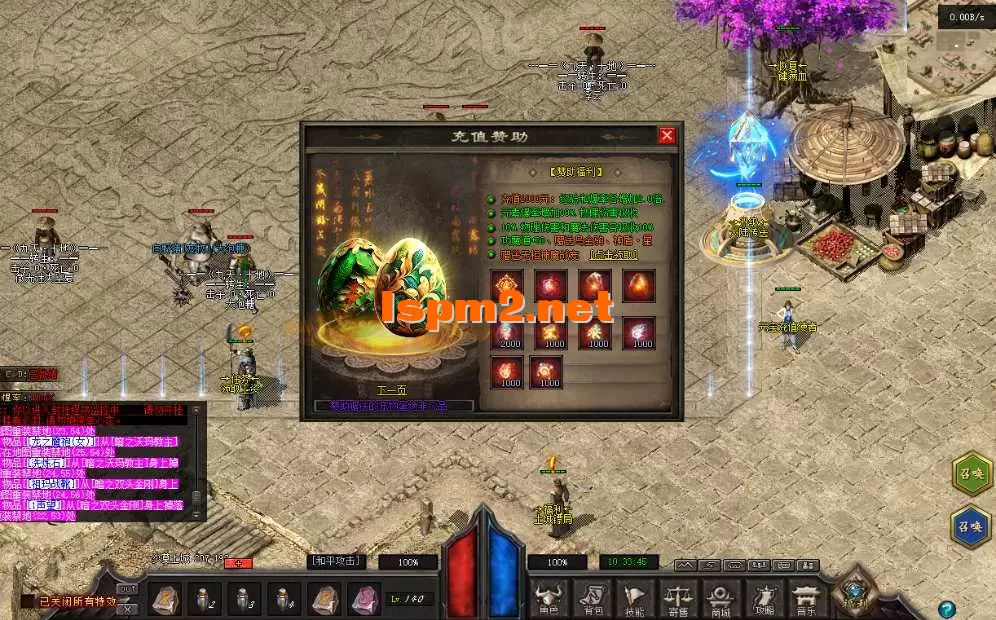Click the green 召唤 summon button
Image resolution: width=996 pixels, height=620 pixels.
pos(972,473)
